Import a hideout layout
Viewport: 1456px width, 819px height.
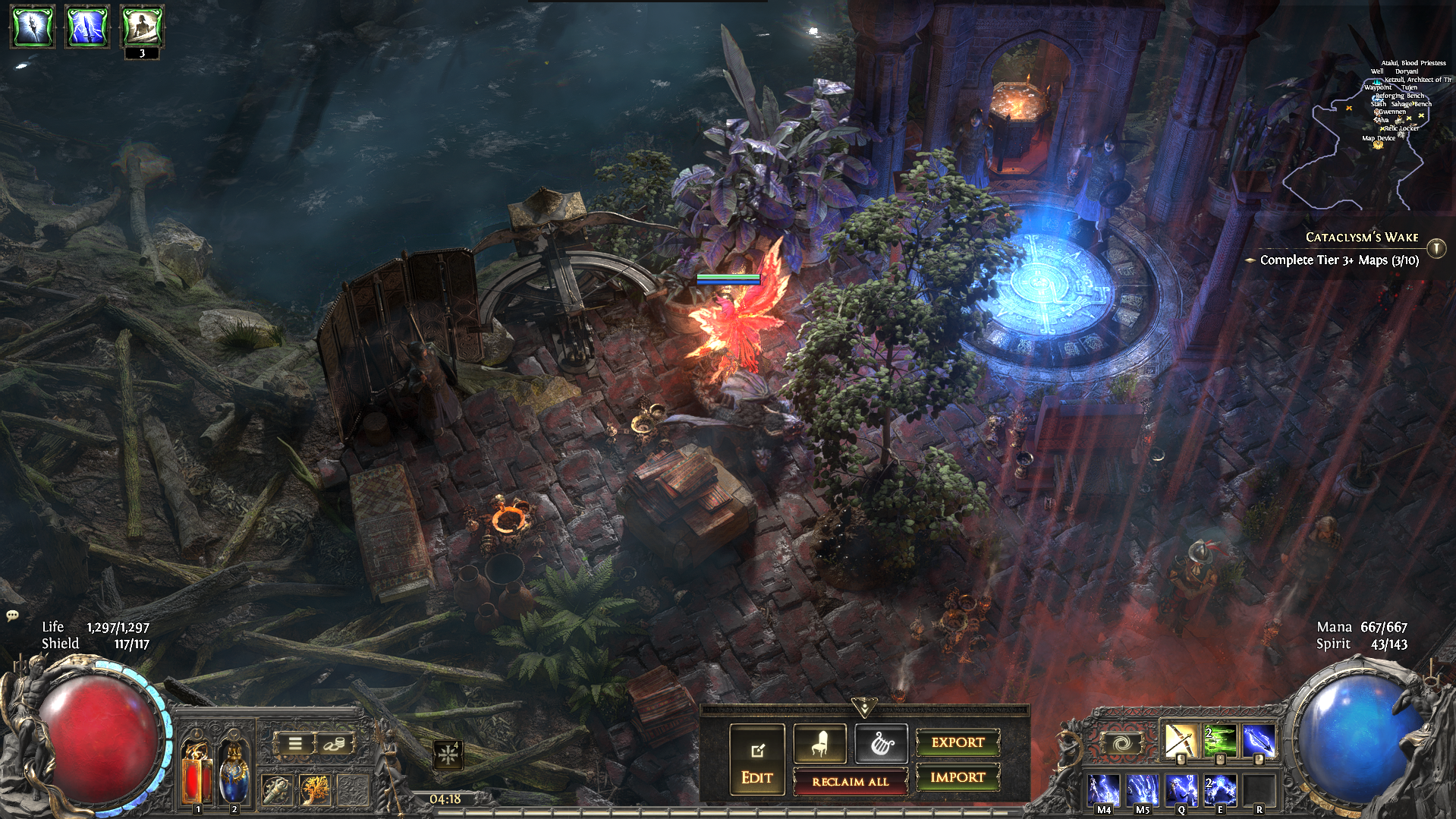pyautogui.click(x=958, y=777)
